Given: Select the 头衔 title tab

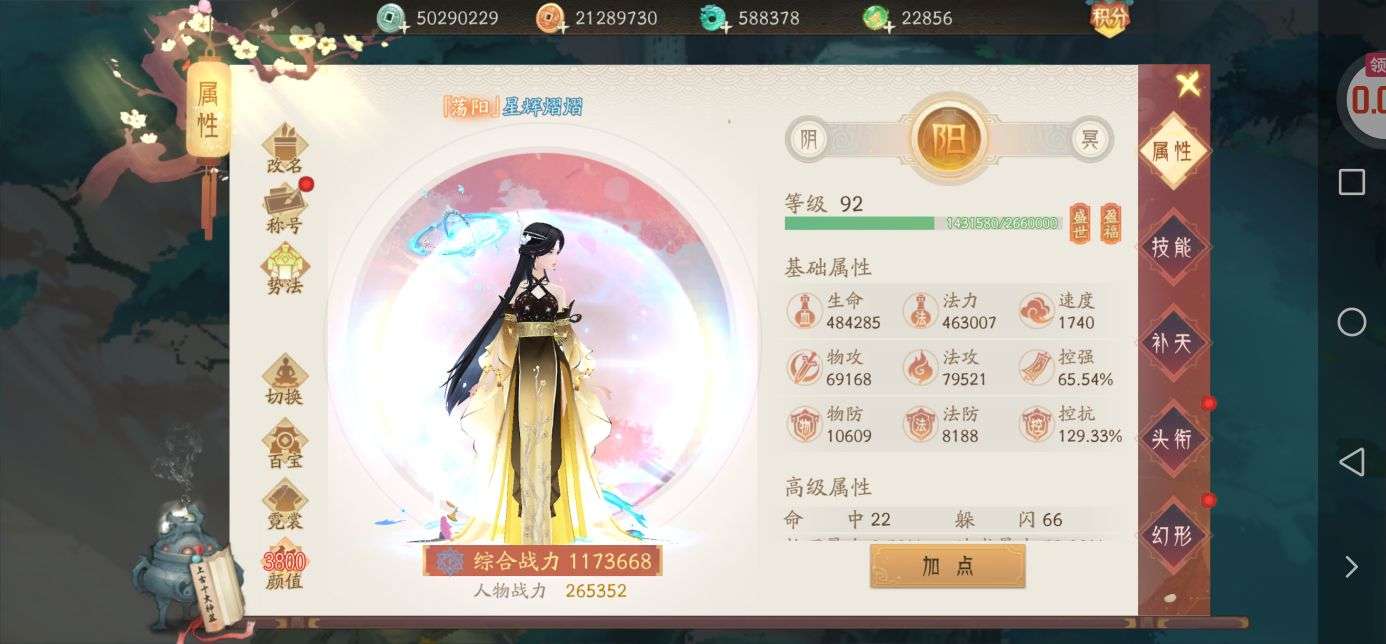Looking at the screenshot, I should (1172, 438).
